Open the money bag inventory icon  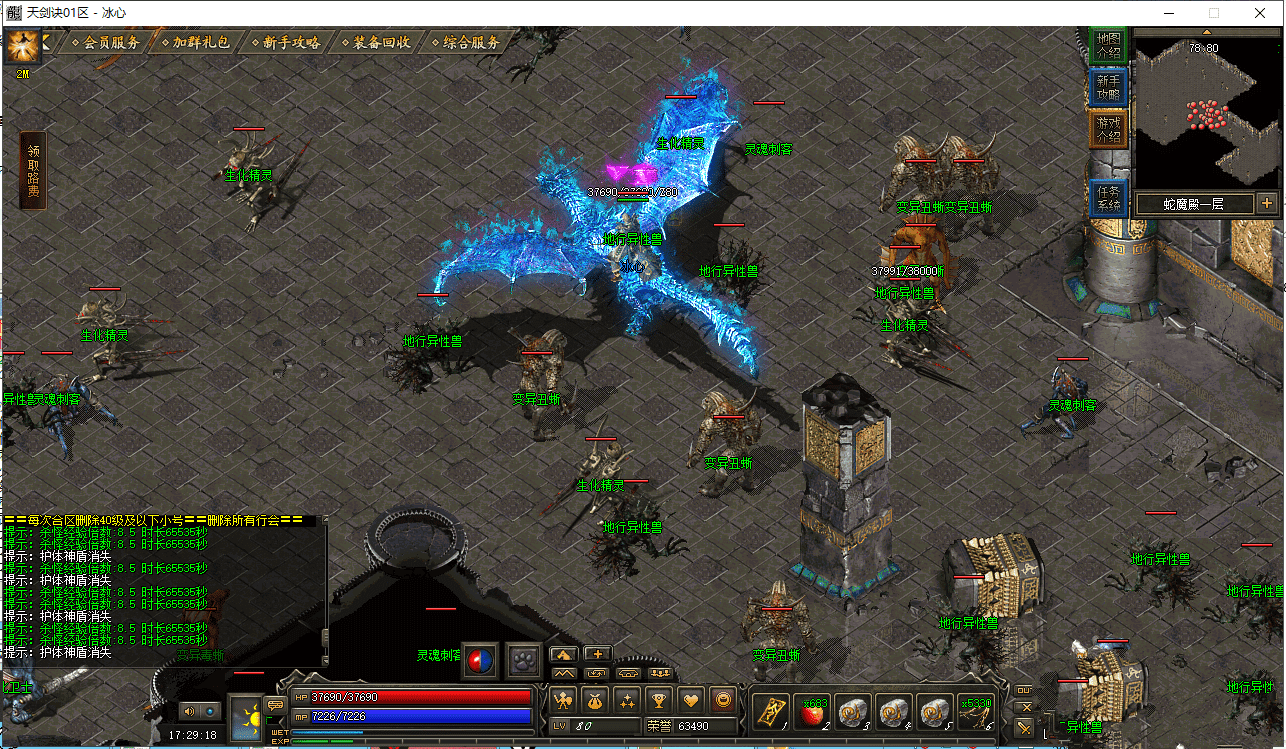(x=595, y=700)
